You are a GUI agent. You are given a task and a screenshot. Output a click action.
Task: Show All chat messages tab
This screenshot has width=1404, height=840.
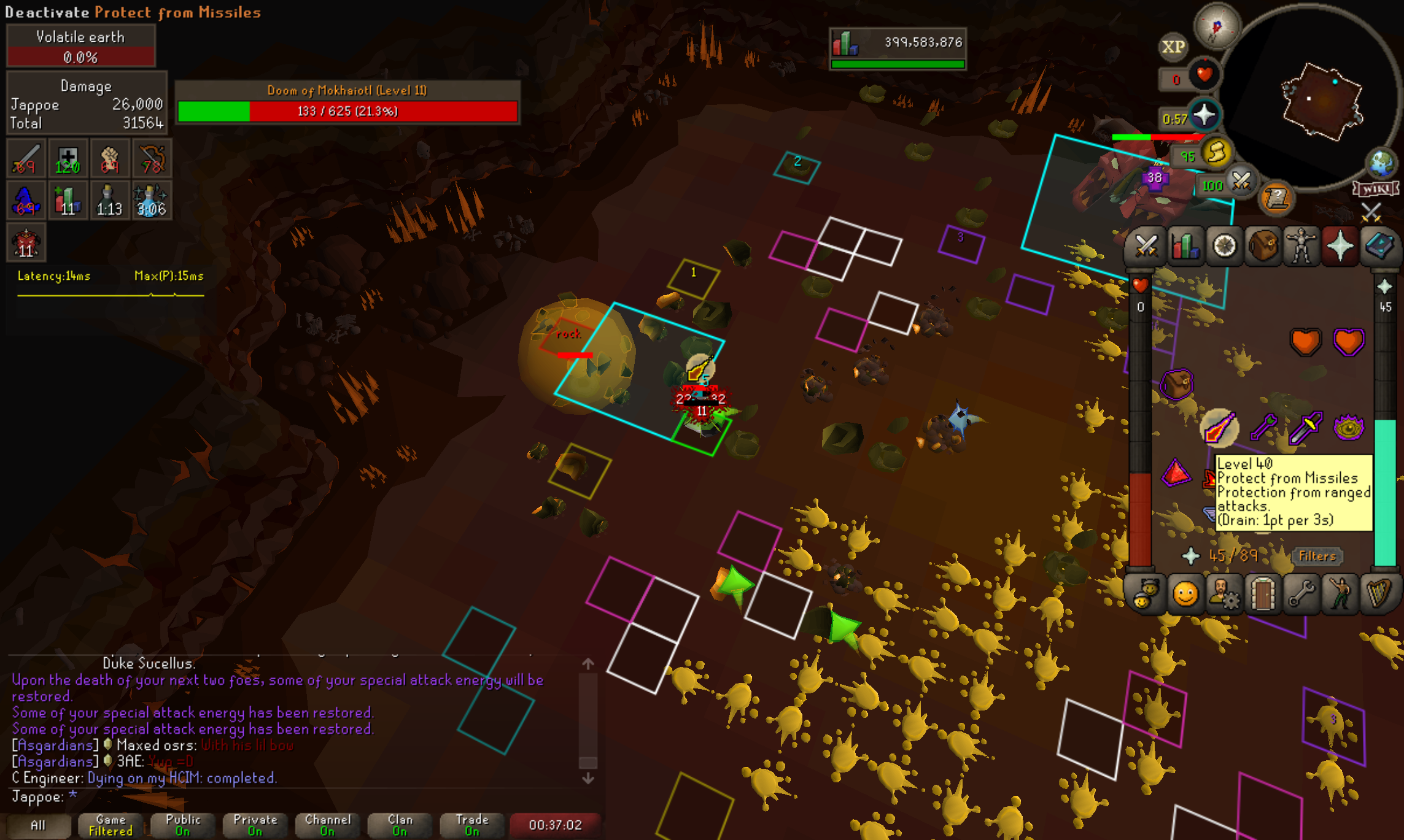[38, 825]
